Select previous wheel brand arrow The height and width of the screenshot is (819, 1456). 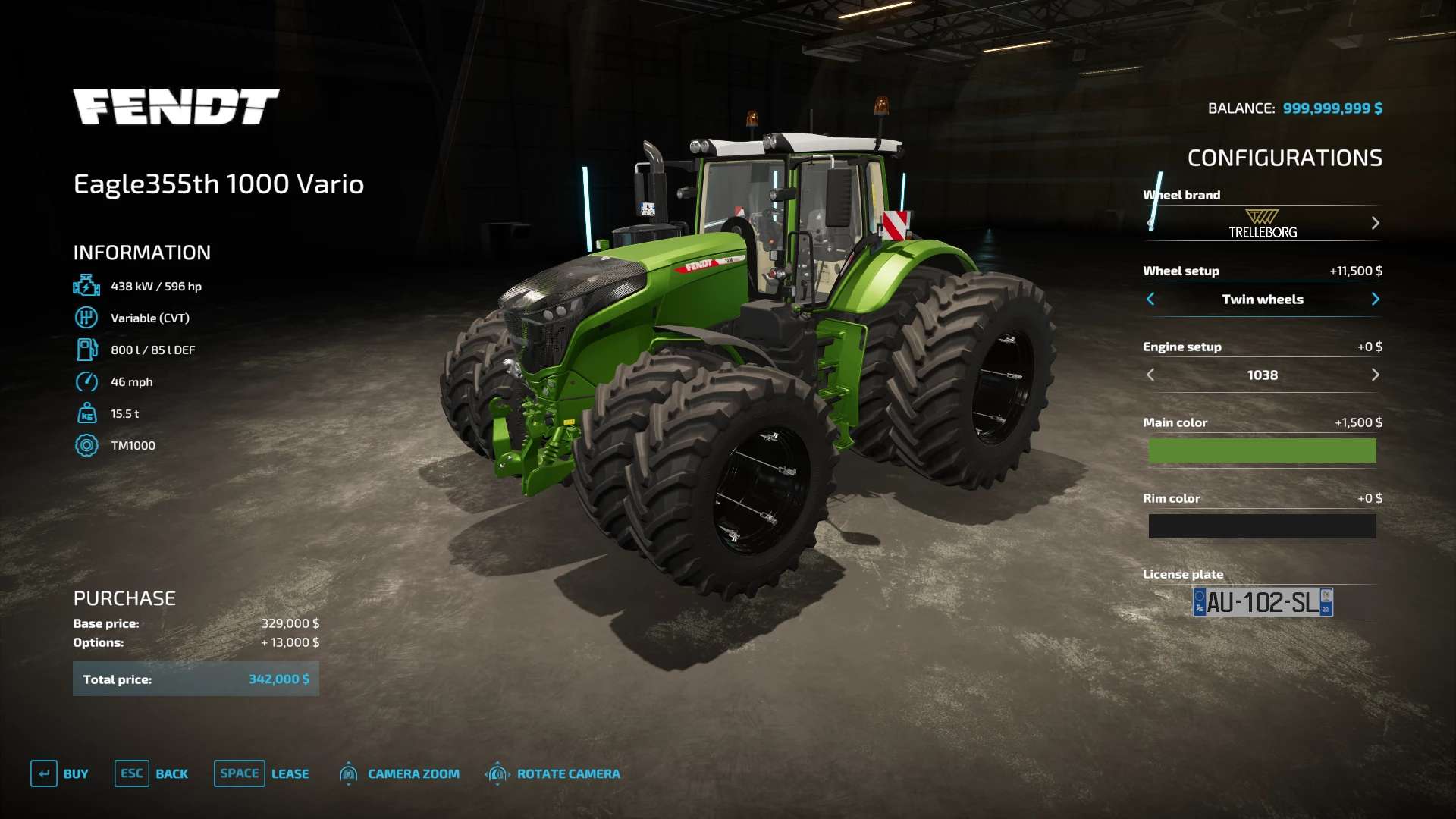click(1150, 223)
